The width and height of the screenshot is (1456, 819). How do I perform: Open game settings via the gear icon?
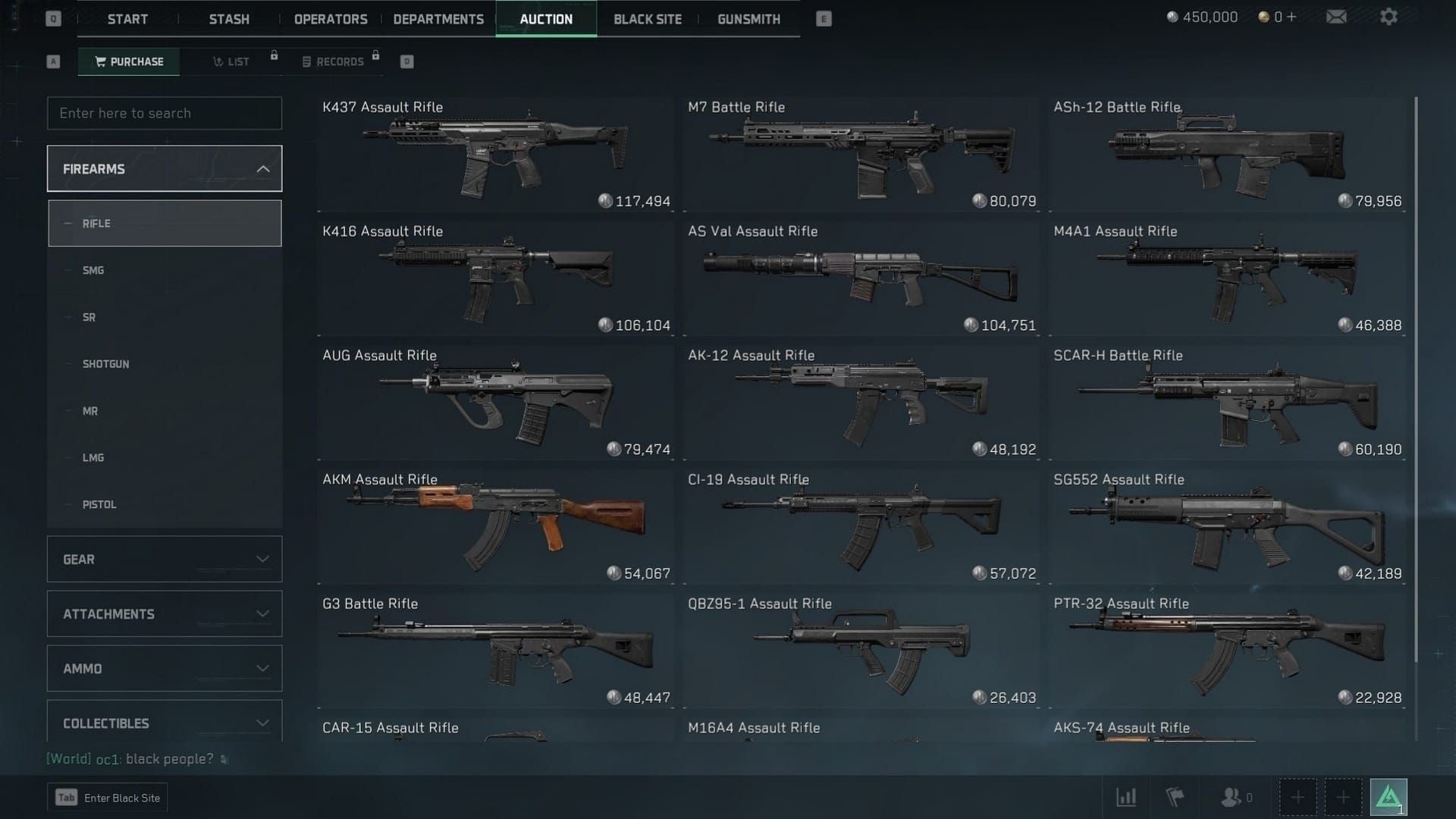click(1390, 16)
